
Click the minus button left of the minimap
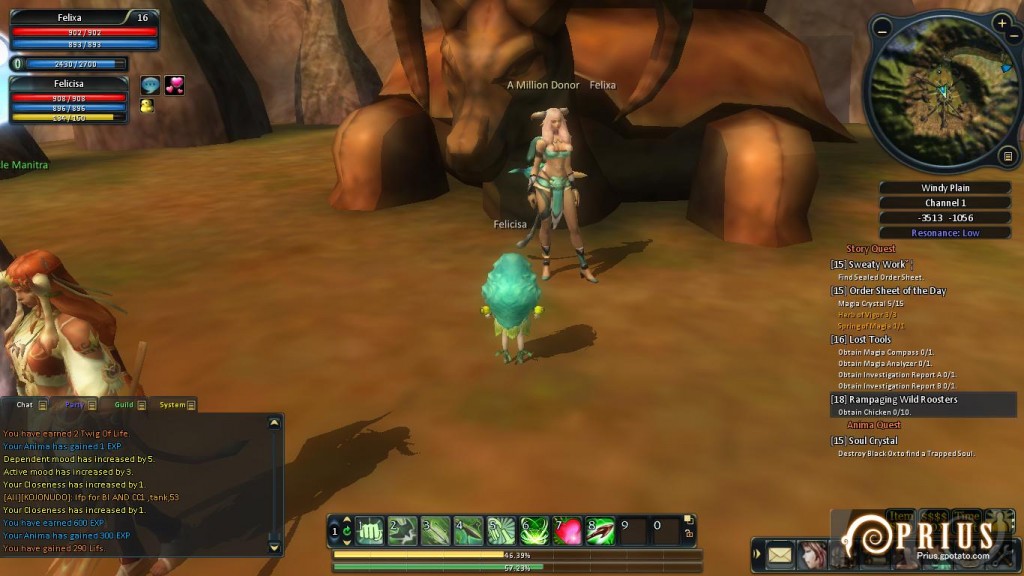coord(881,29)
